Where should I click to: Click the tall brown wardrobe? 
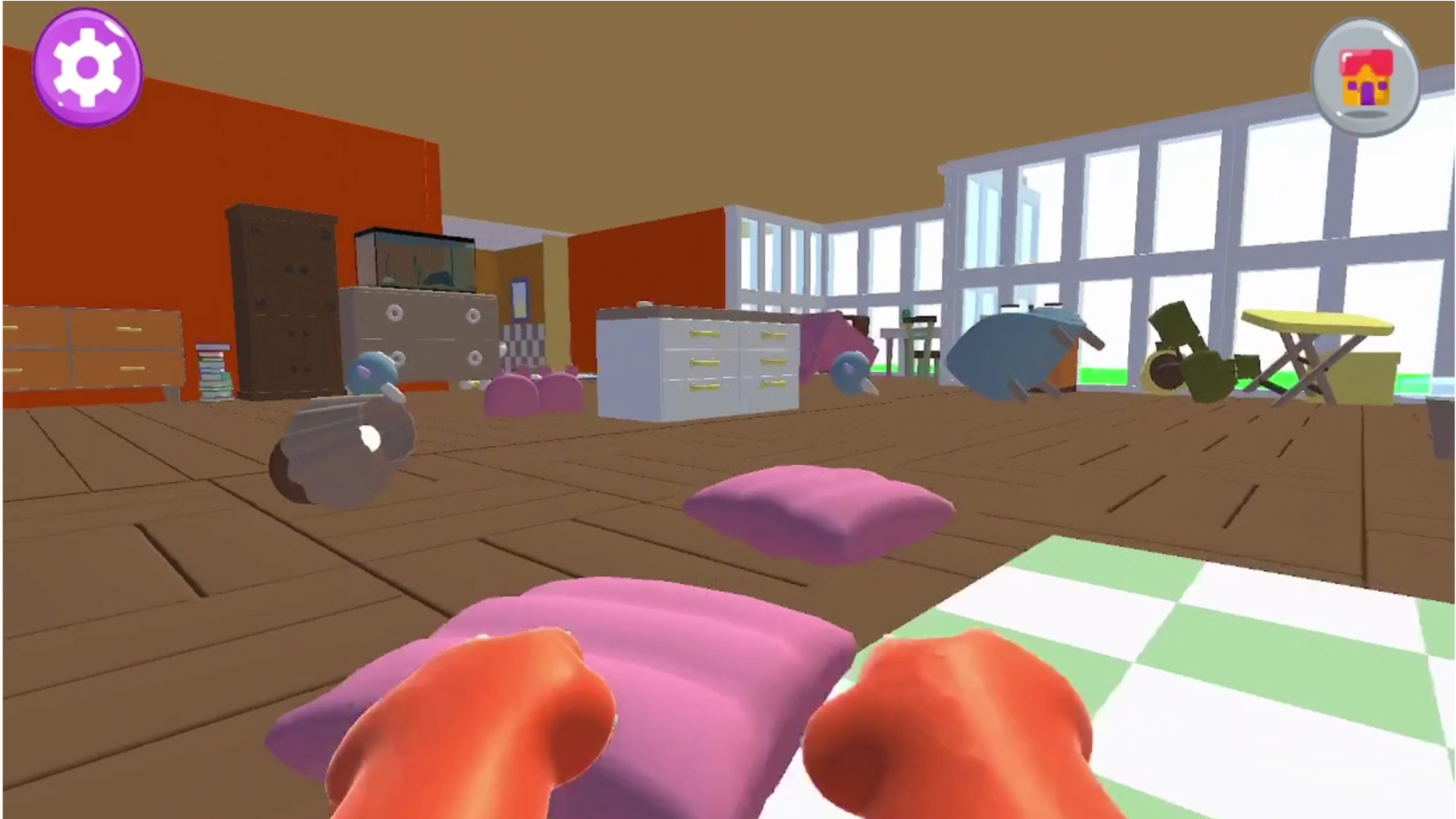(284, 296)
